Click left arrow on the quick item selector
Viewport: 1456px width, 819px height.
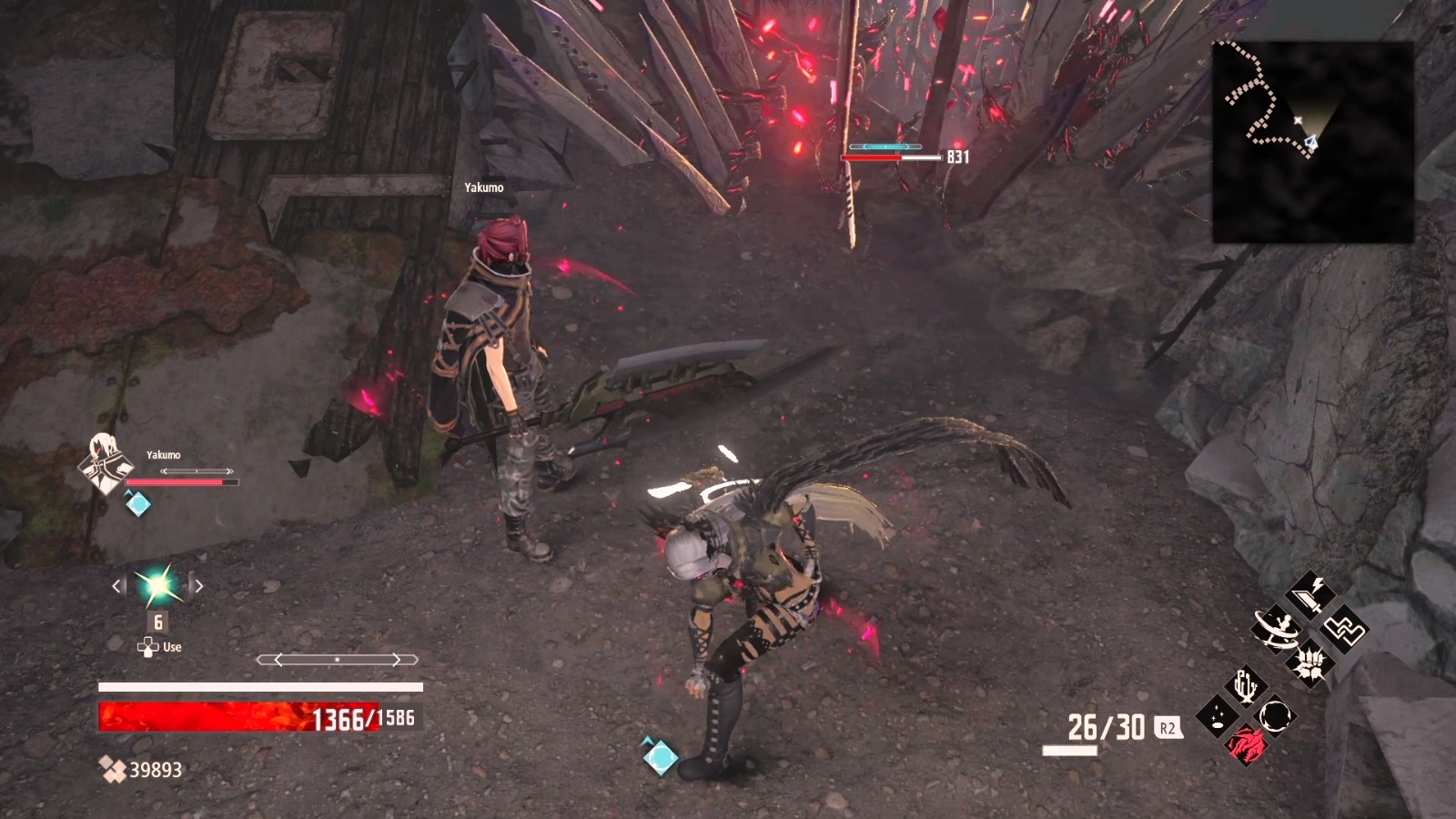[x=116, y=586]
